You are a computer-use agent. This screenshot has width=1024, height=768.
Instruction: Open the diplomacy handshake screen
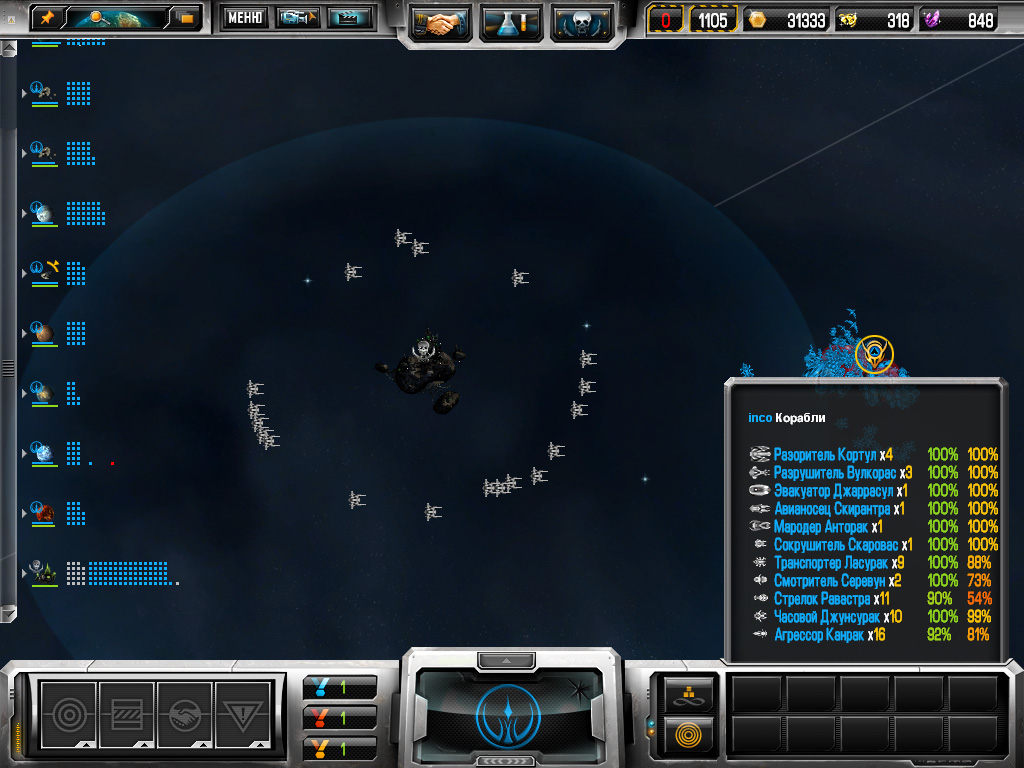click(440, 22)
